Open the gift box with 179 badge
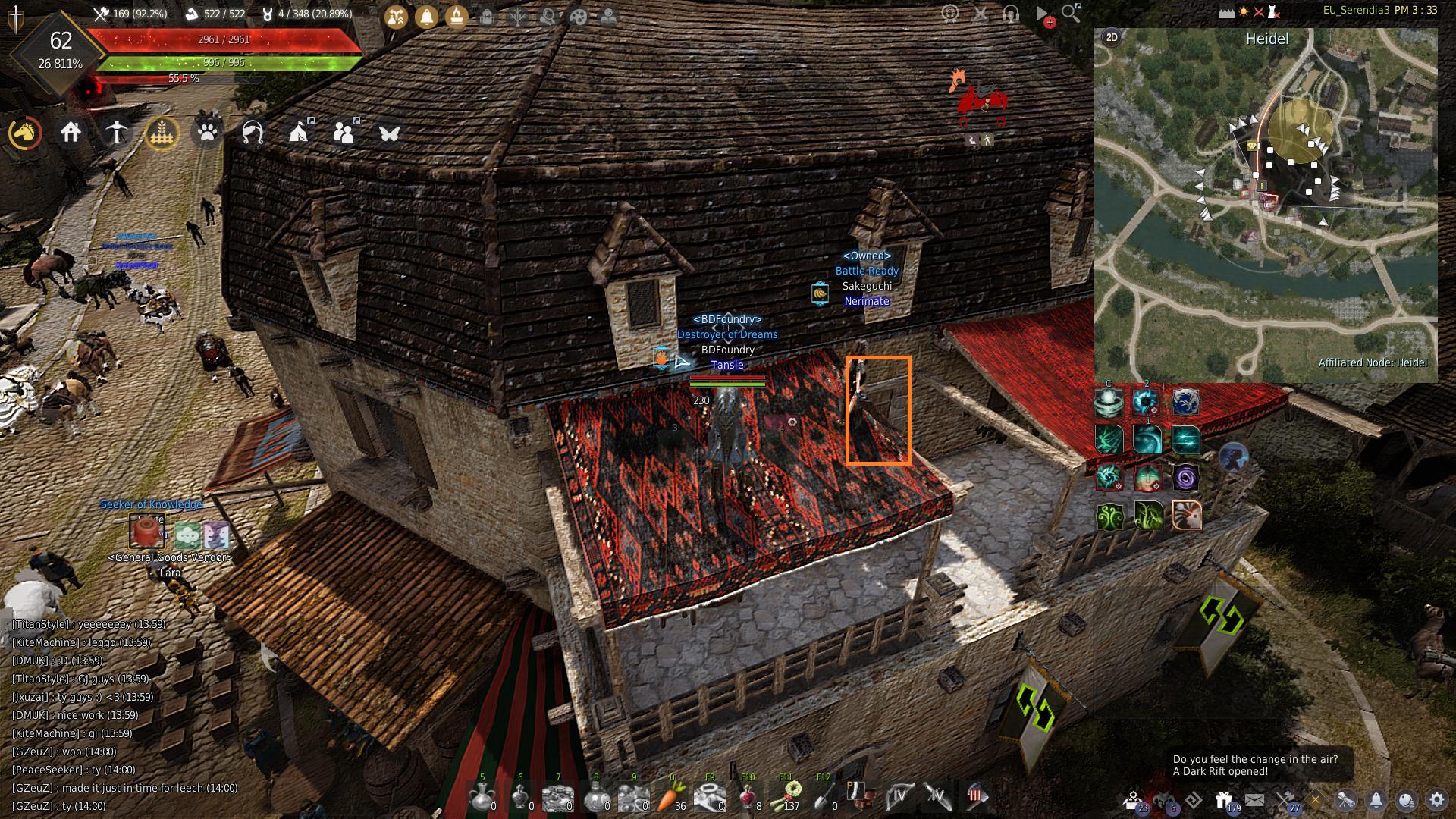This screenshot has height=819, width=1456. [1224, 800]
